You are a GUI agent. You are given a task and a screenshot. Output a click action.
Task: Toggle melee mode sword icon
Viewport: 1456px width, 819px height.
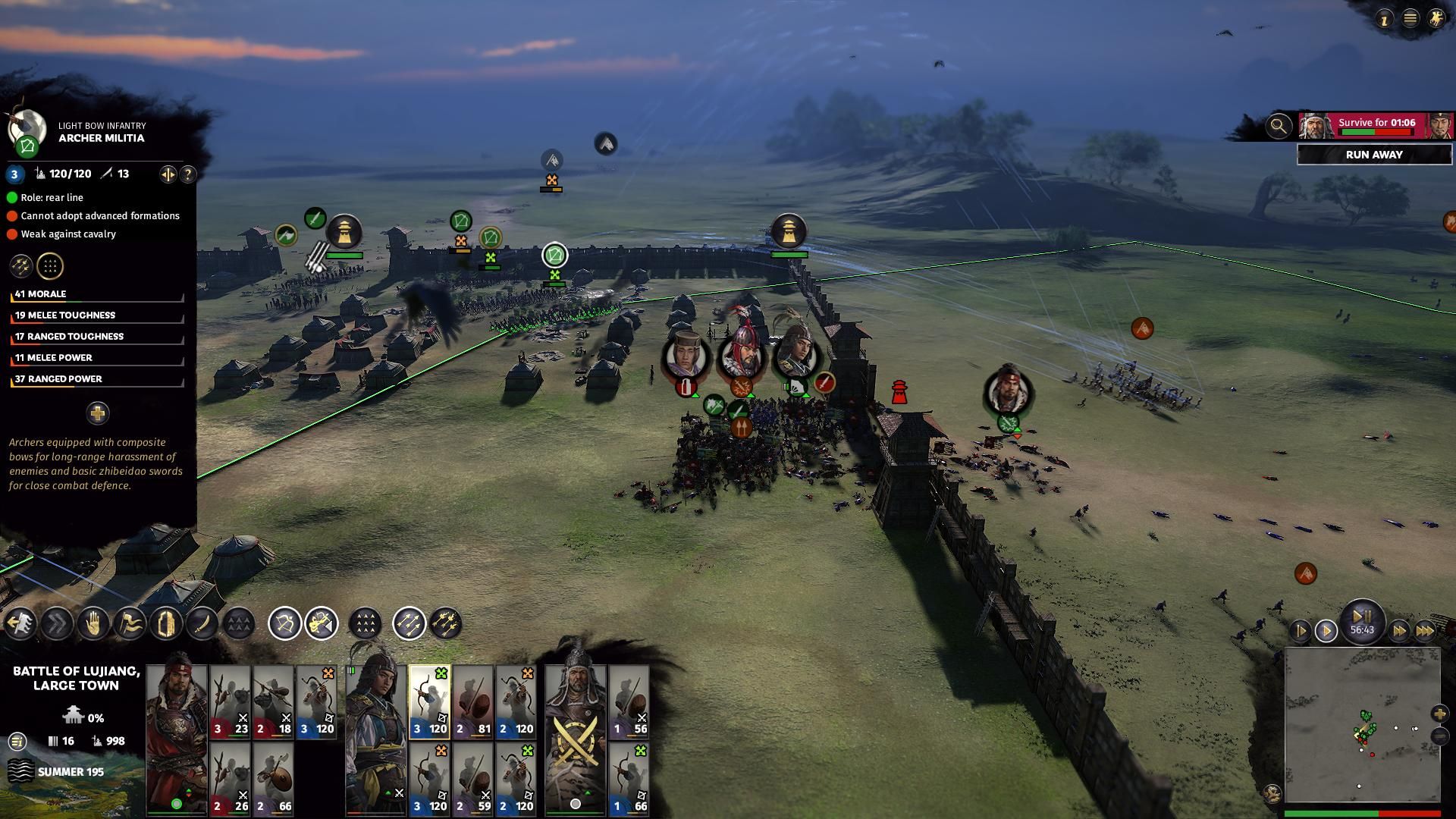[203, 624]
